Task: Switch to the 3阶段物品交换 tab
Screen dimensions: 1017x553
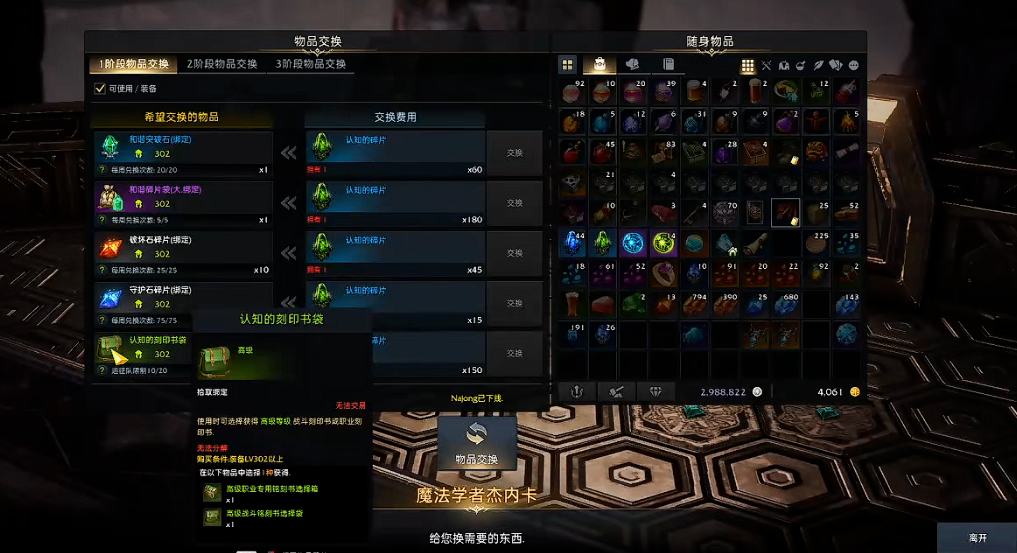Action: coord(310,64)
